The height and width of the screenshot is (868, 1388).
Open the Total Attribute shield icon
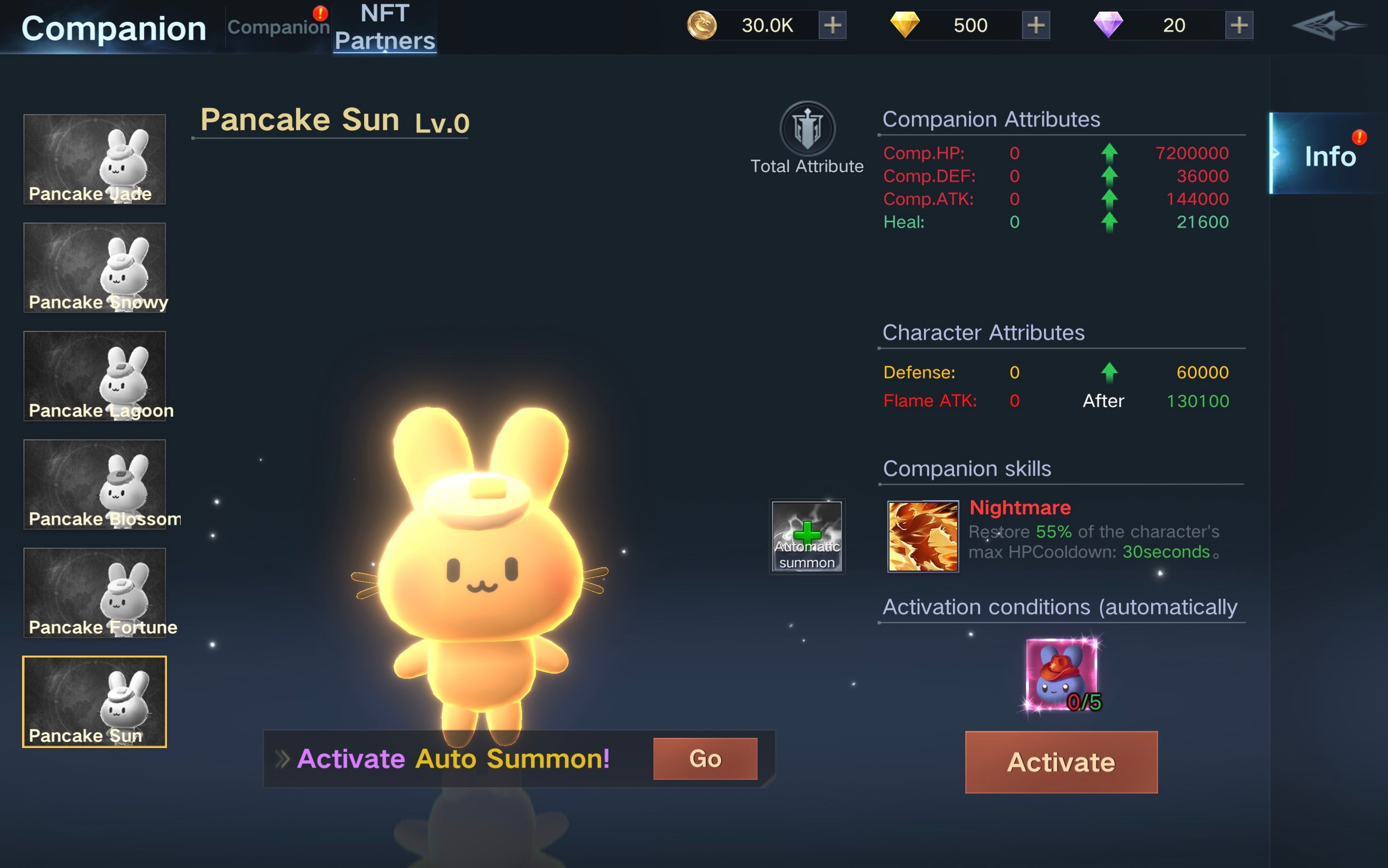[807, 129]
